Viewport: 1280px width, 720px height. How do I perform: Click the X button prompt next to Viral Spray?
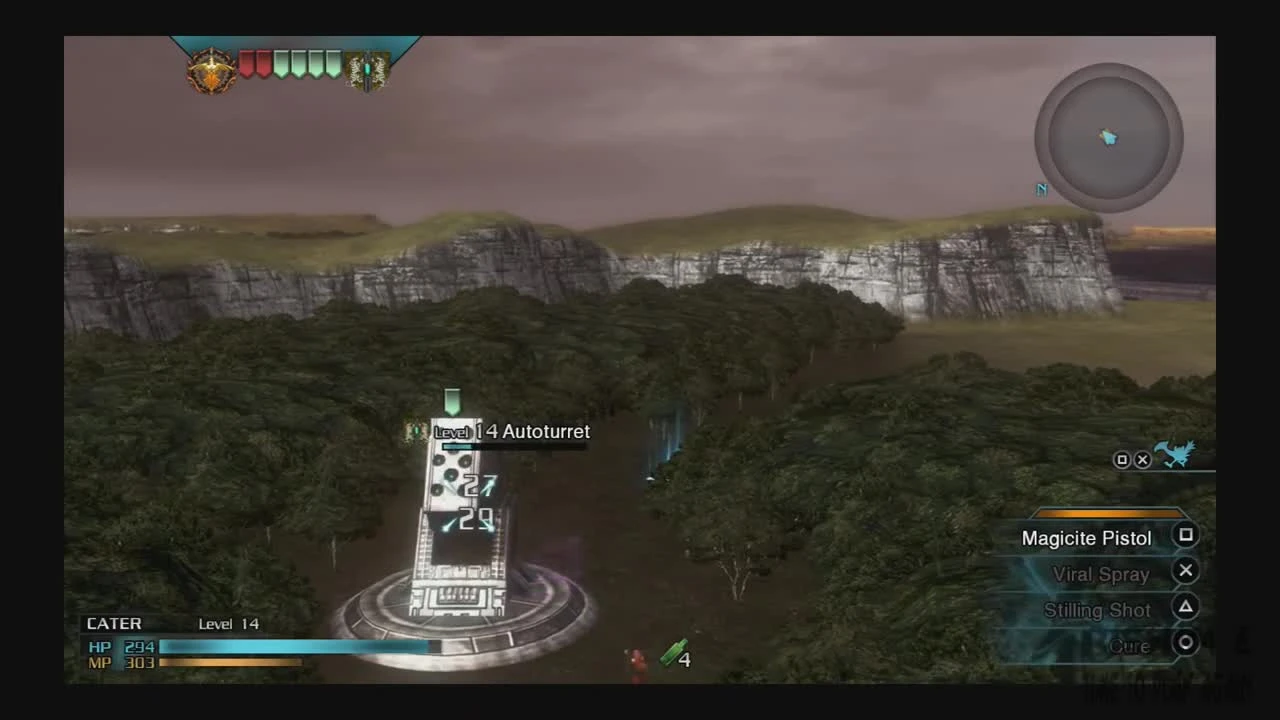[1185, 570]
